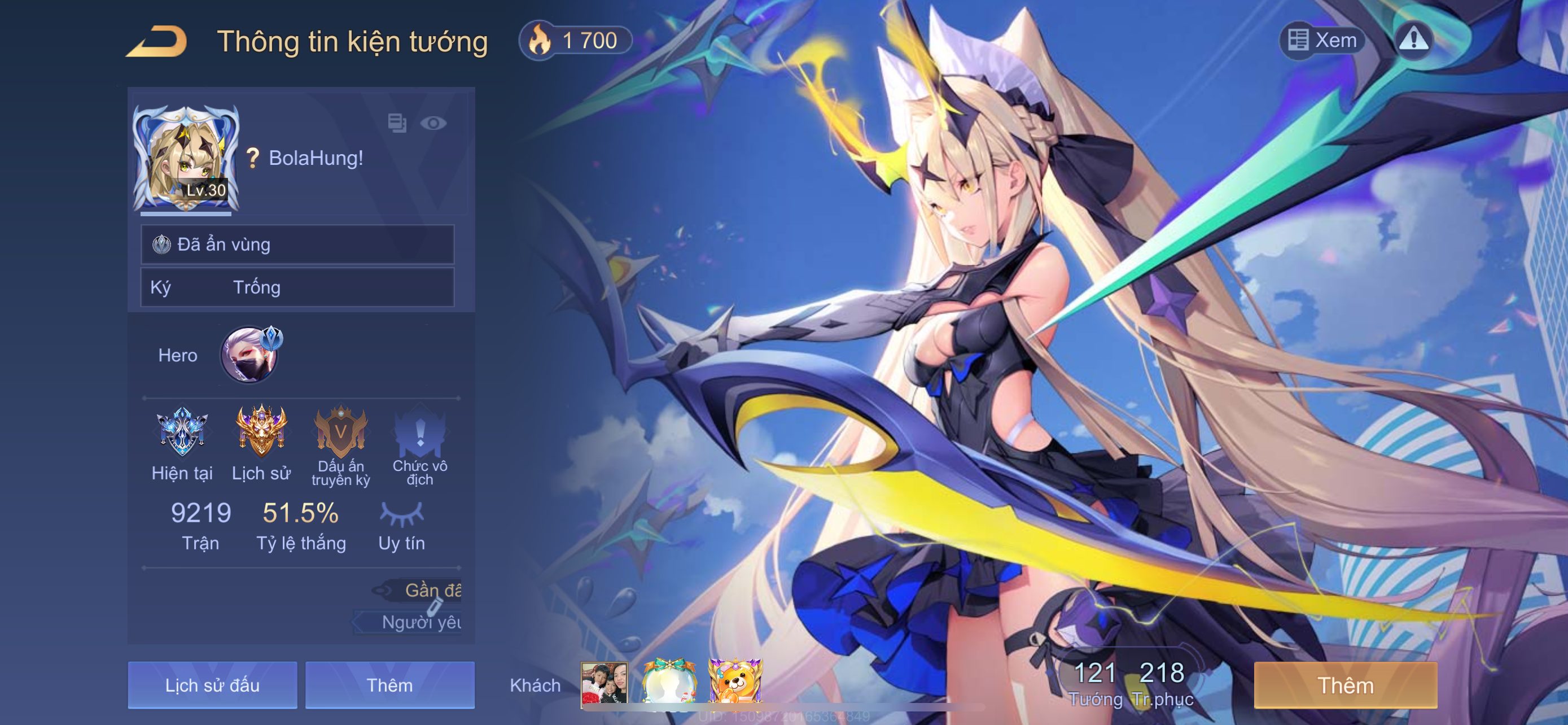Click the 1 700 flame popularity counter
This screenshot has height=725, width=1568.
575,41
